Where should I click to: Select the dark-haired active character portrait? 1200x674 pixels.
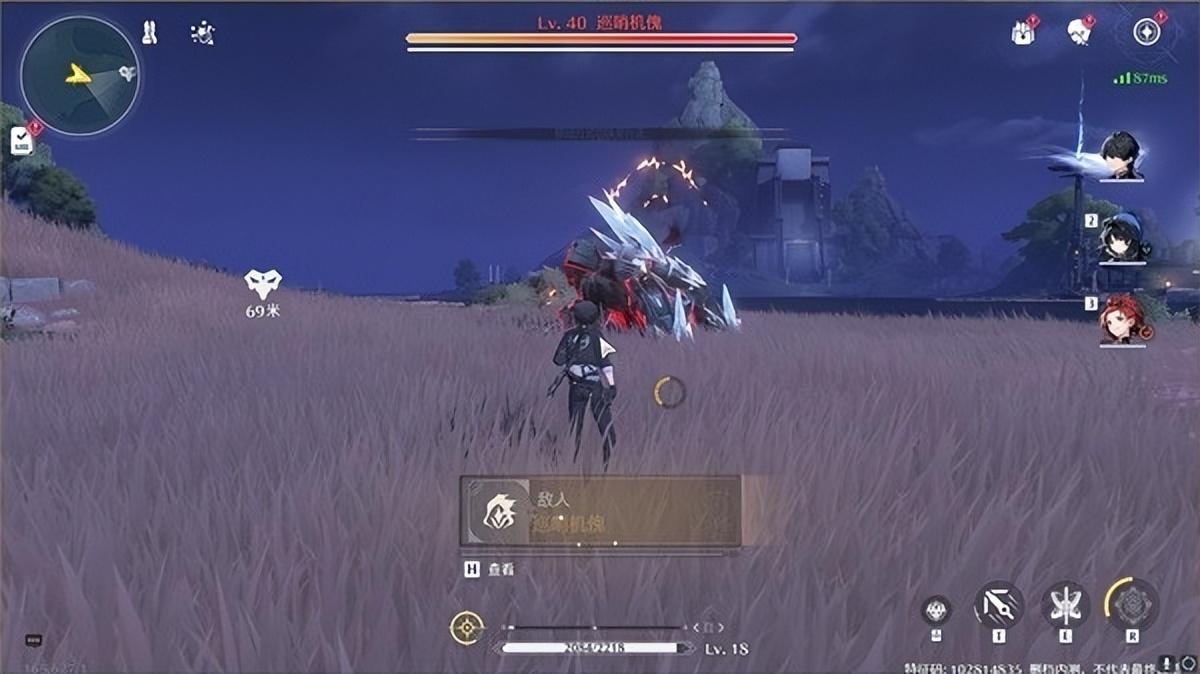(1121, 156)
